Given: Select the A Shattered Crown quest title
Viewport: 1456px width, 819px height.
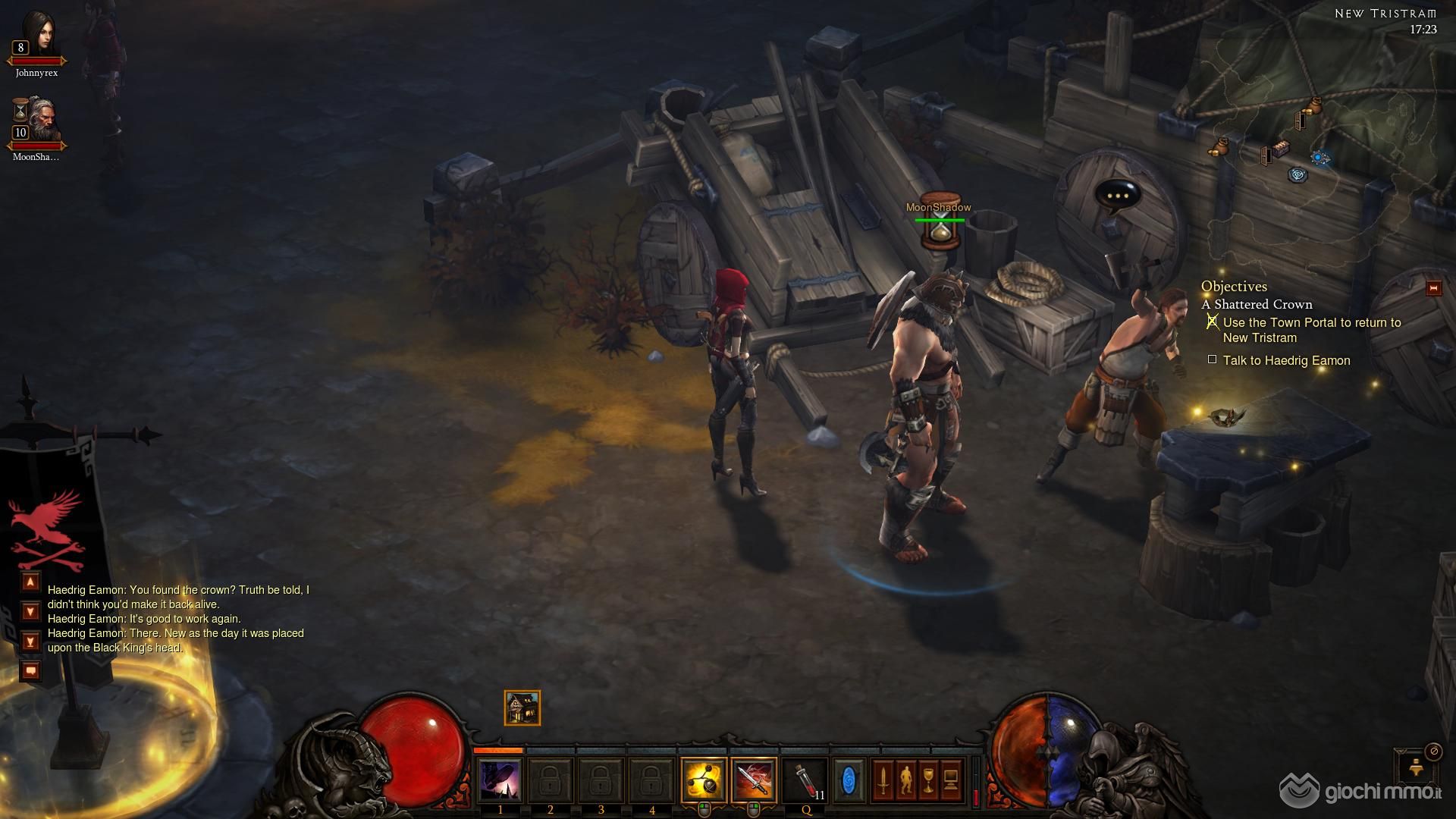Looking at the screenshot, I should coord(1263,304).
